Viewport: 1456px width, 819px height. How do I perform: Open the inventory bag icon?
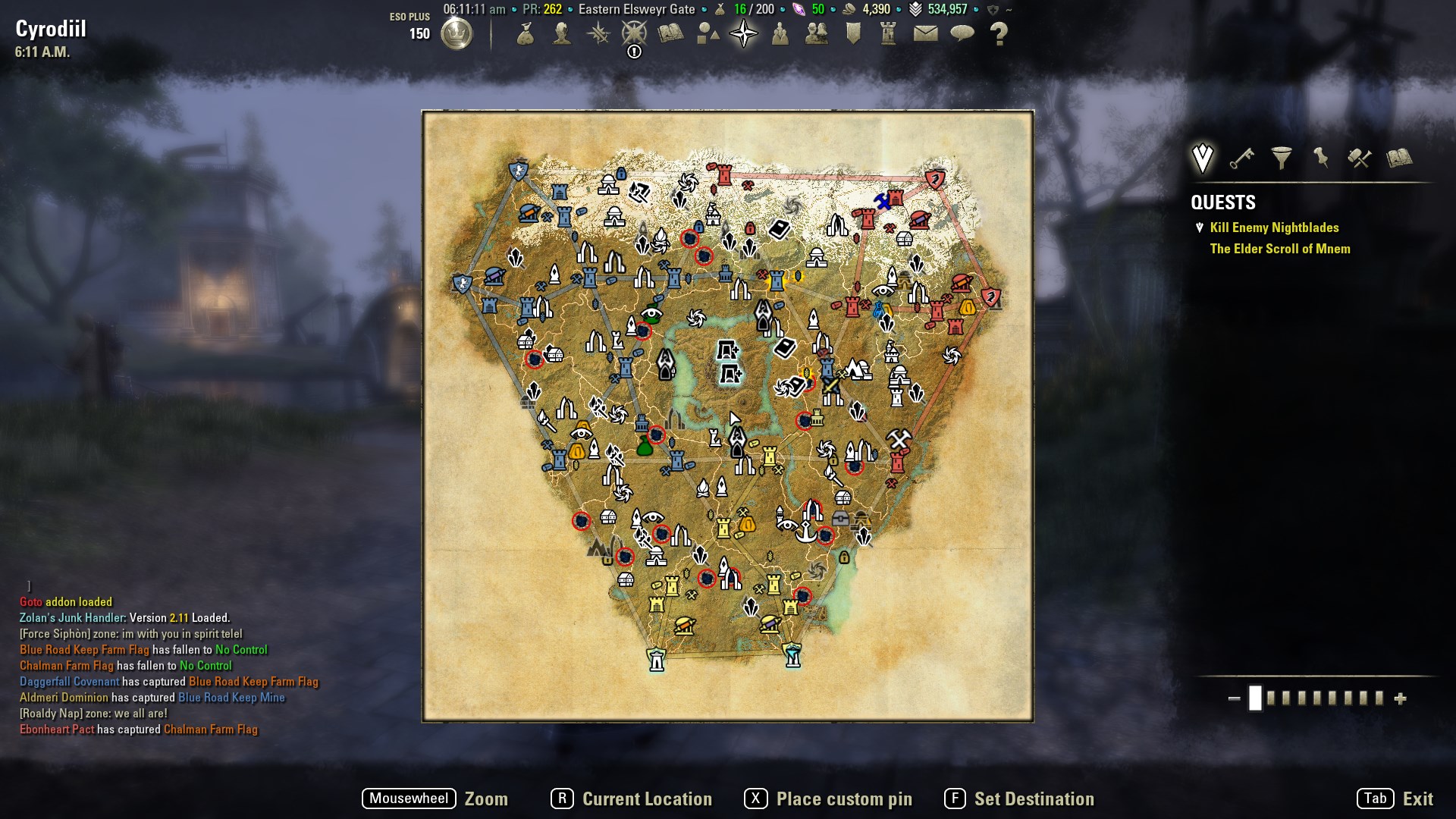525,33
